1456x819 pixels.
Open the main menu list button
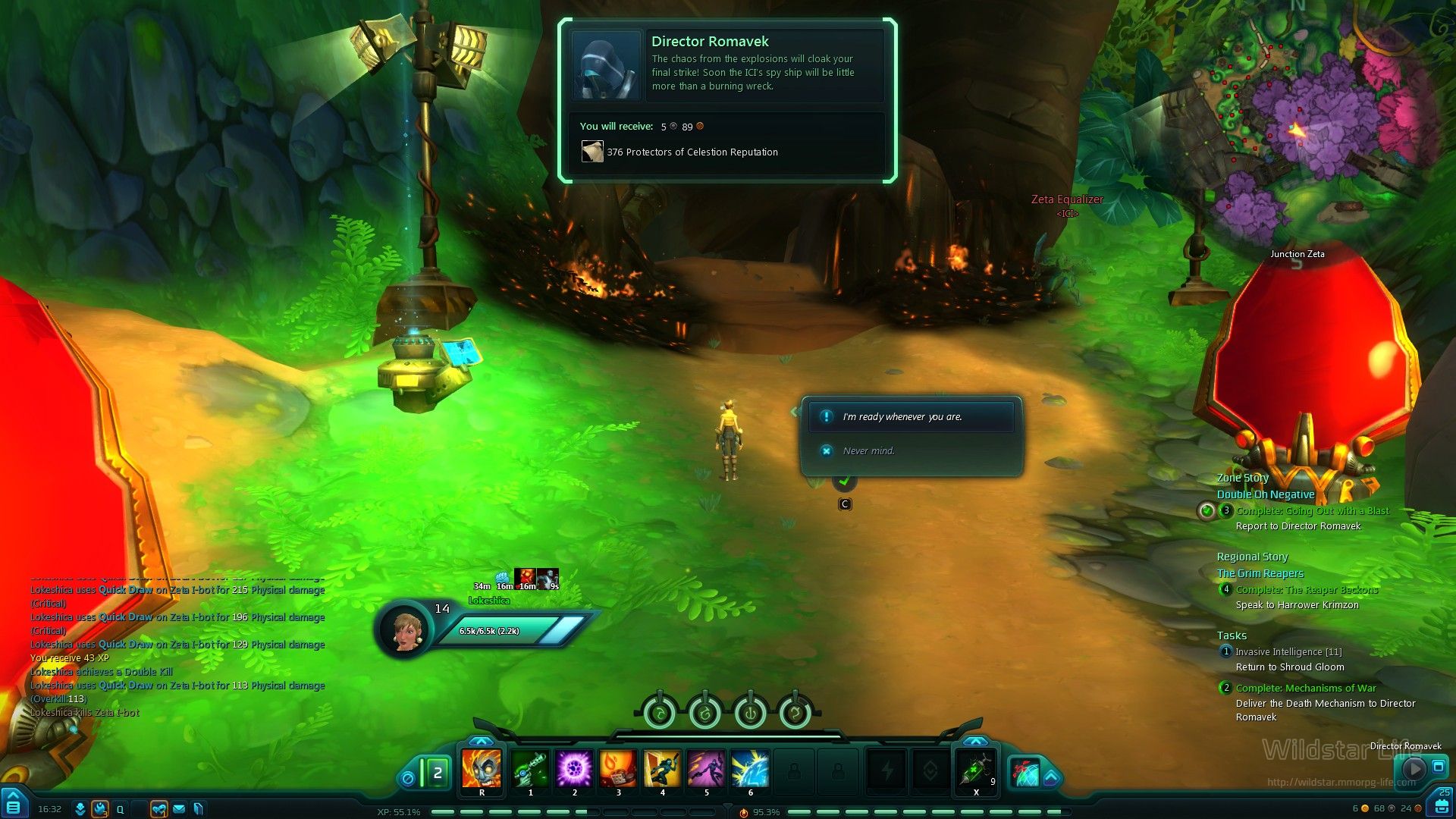[13, 805]
